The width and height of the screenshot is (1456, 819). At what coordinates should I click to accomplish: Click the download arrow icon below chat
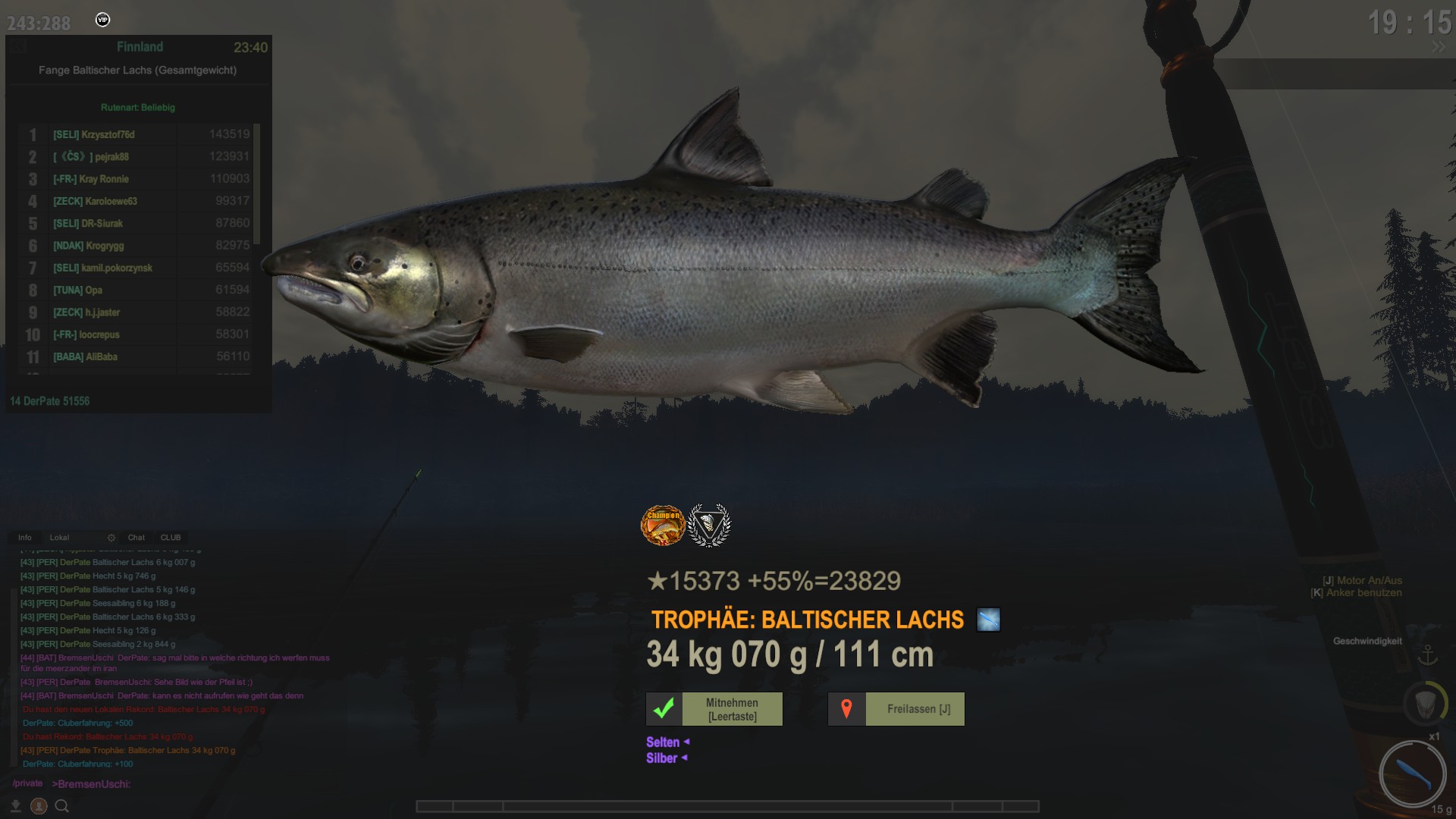tap(16, 806)
